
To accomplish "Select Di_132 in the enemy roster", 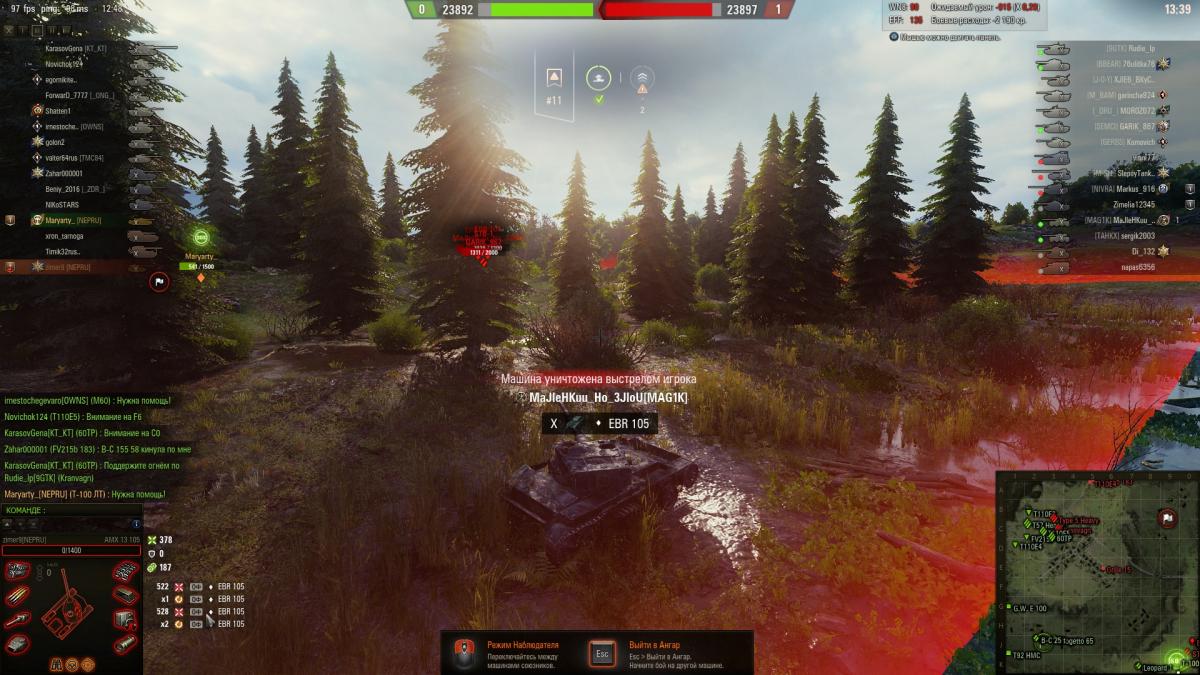I will (1140, 252).
